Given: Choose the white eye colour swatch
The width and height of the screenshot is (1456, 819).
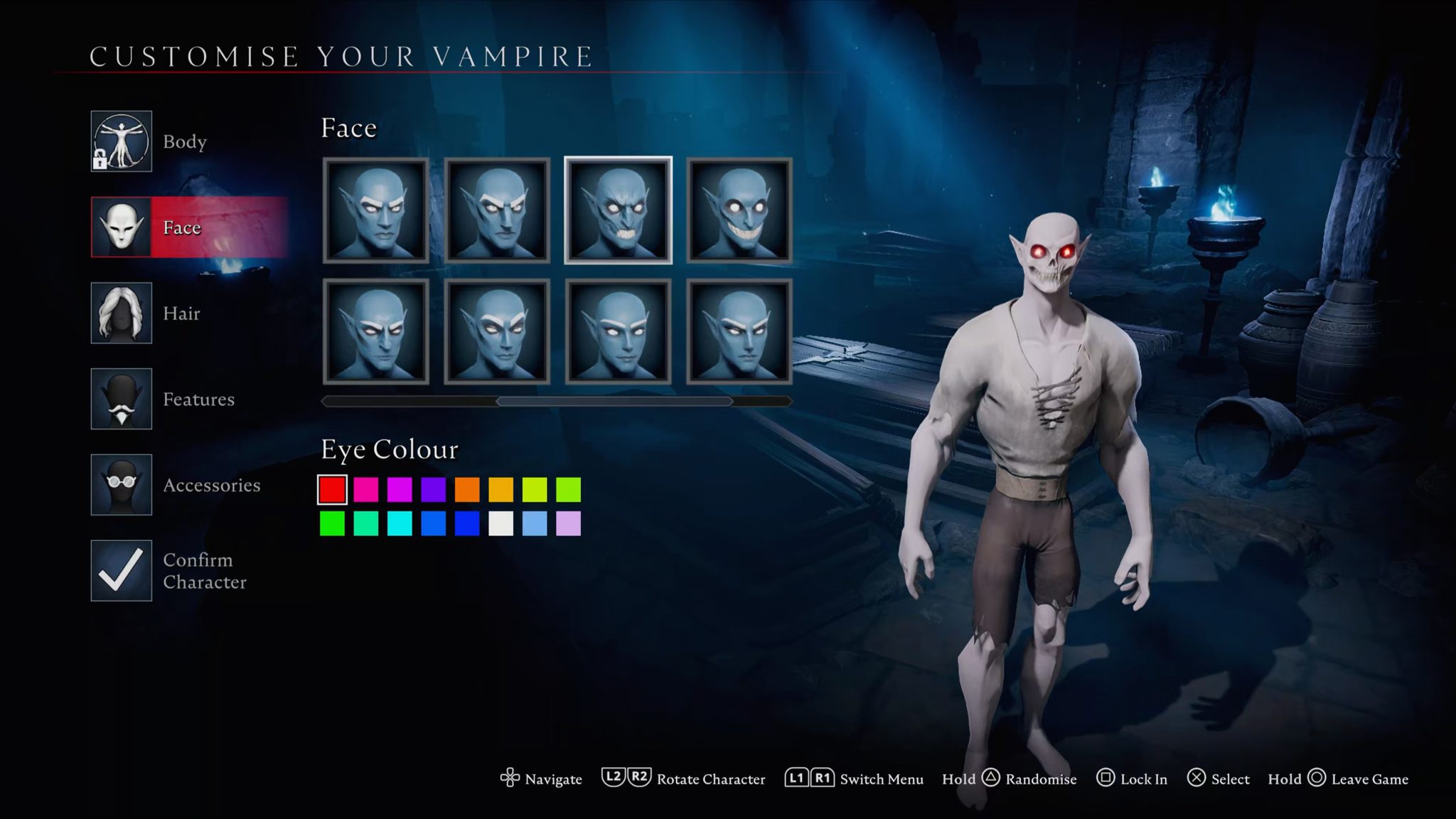Looking at the screenshot, I should (x=500, y=524).
